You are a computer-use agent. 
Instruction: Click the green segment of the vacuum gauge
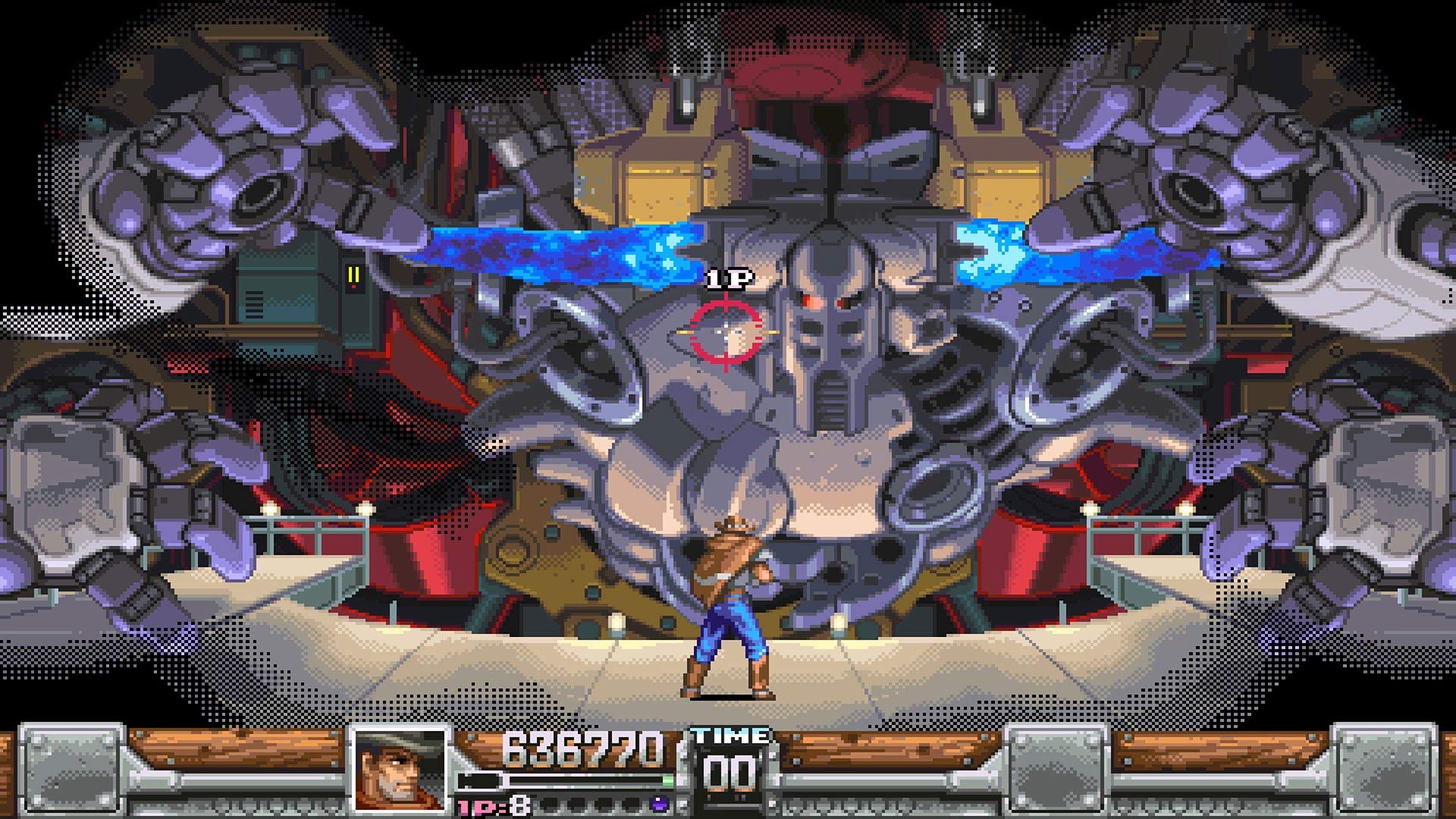click(x=666, y=782)
